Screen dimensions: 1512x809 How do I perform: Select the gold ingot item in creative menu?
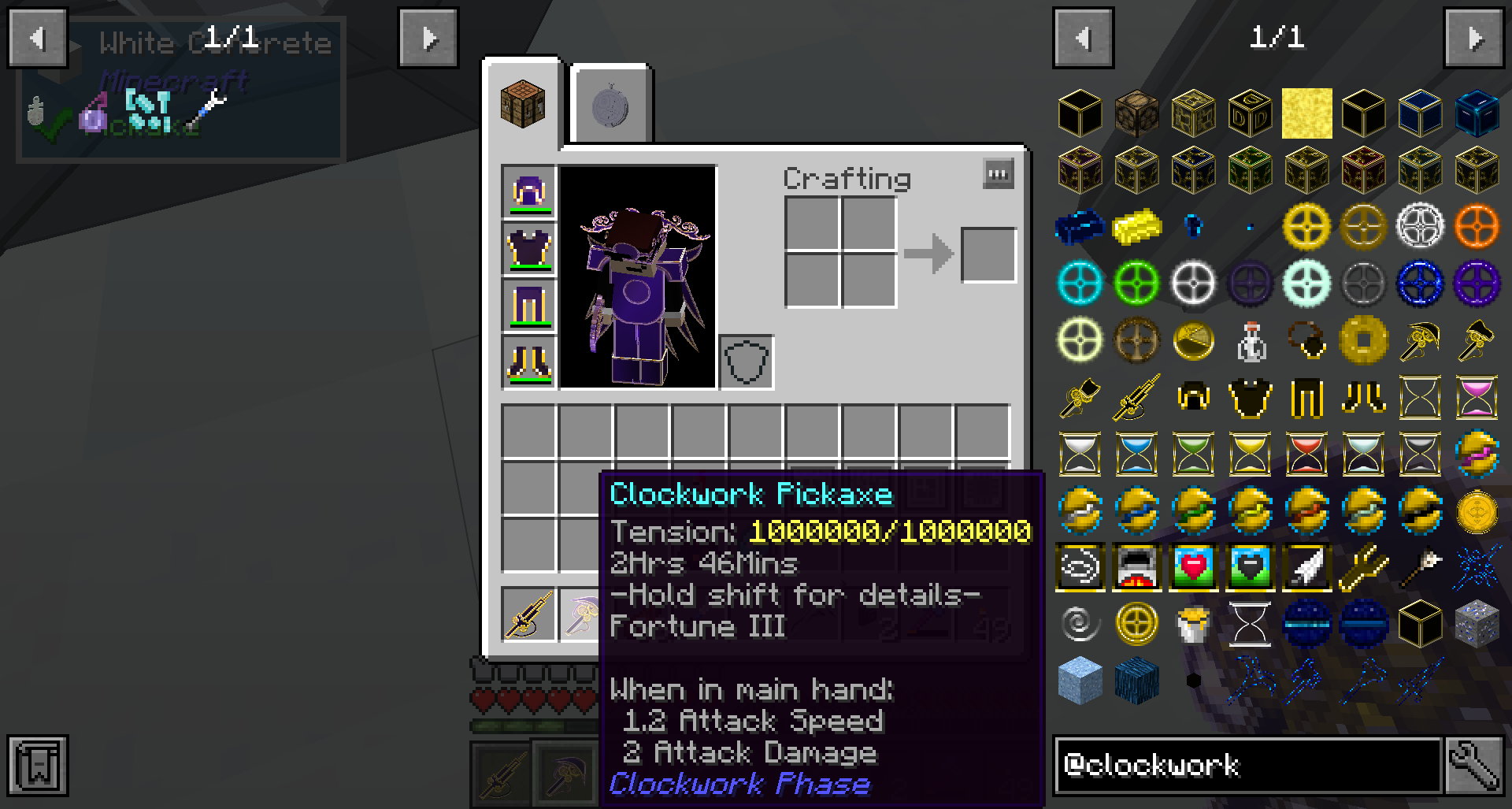(1136, 227)
